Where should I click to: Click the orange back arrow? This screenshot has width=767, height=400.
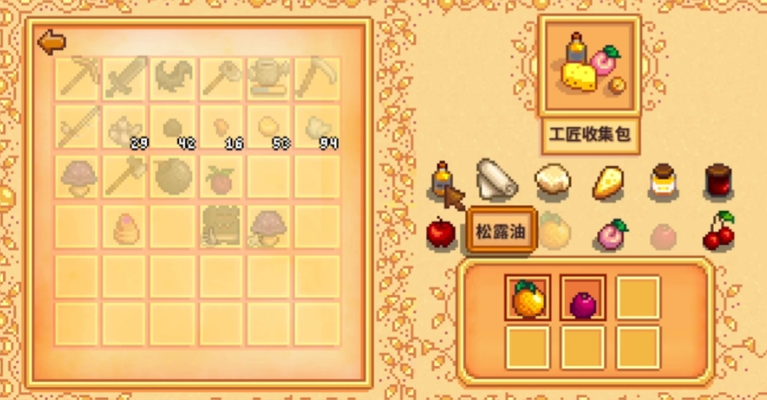coord(49,42)
